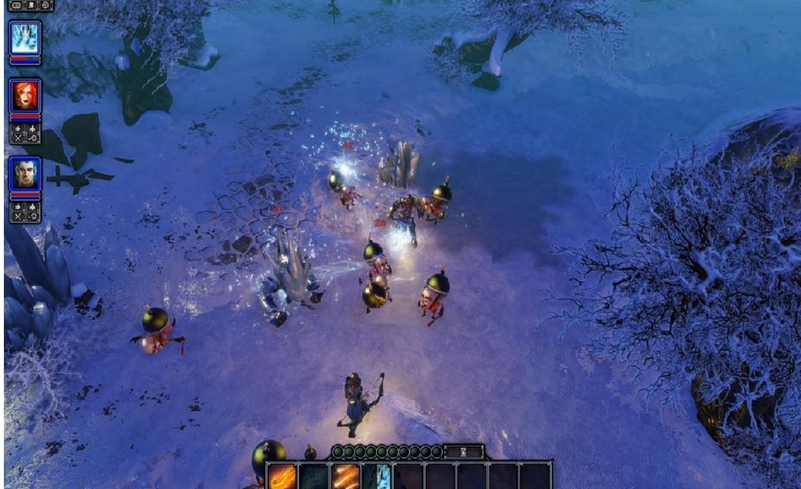Cast the ice shard skill in hotbar
The width and height of the screenshot is (801, 489).
tap(379, 476)
